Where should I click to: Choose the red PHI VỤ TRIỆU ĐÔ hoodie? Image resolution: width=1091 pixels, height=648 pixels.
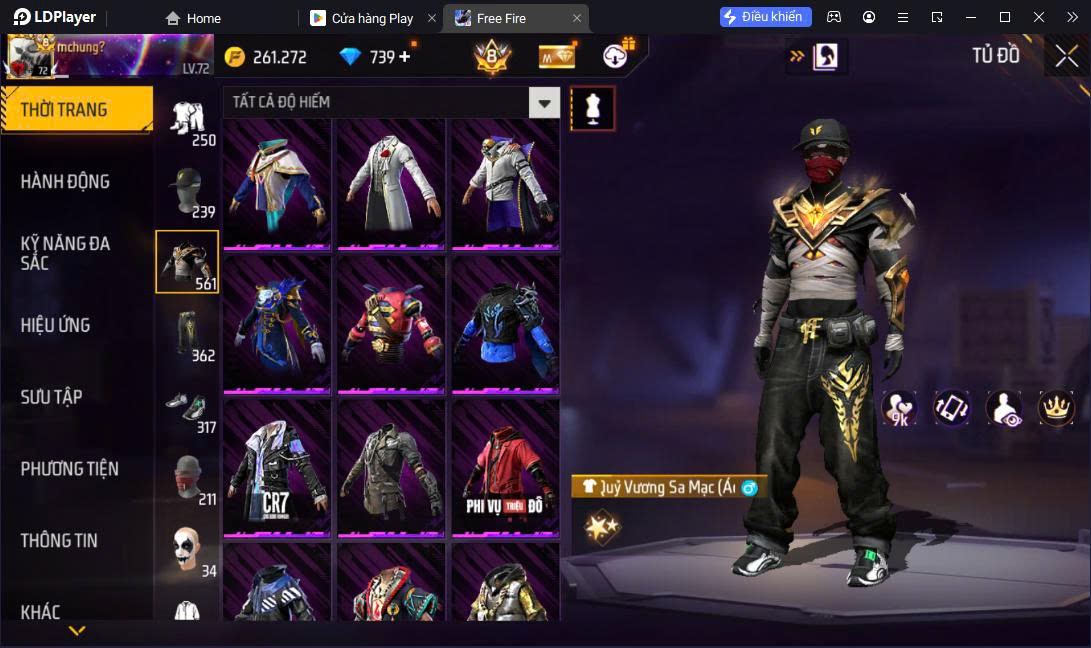(x=505, y=466)
